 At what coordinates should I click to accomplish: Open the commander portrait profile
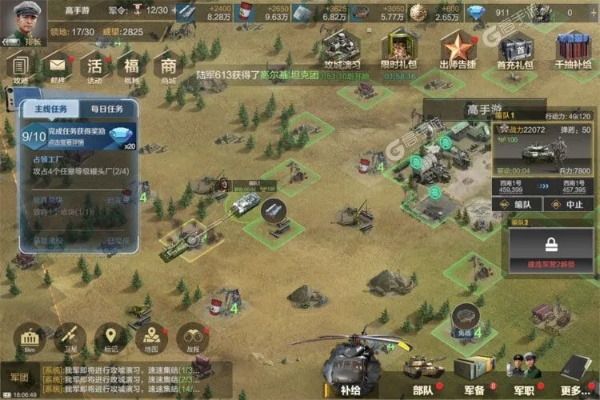pos(20,22)
